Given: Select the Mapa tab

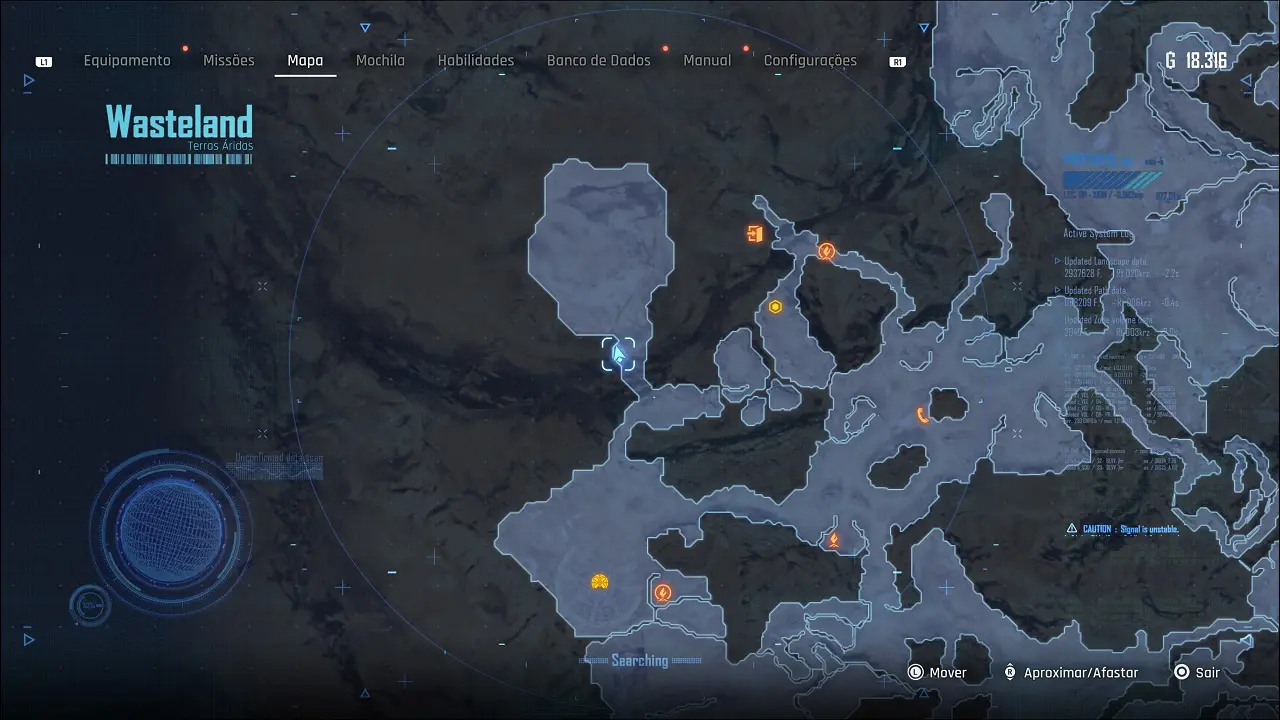Looking at the screenshot, I should click(x=305, y=61).
